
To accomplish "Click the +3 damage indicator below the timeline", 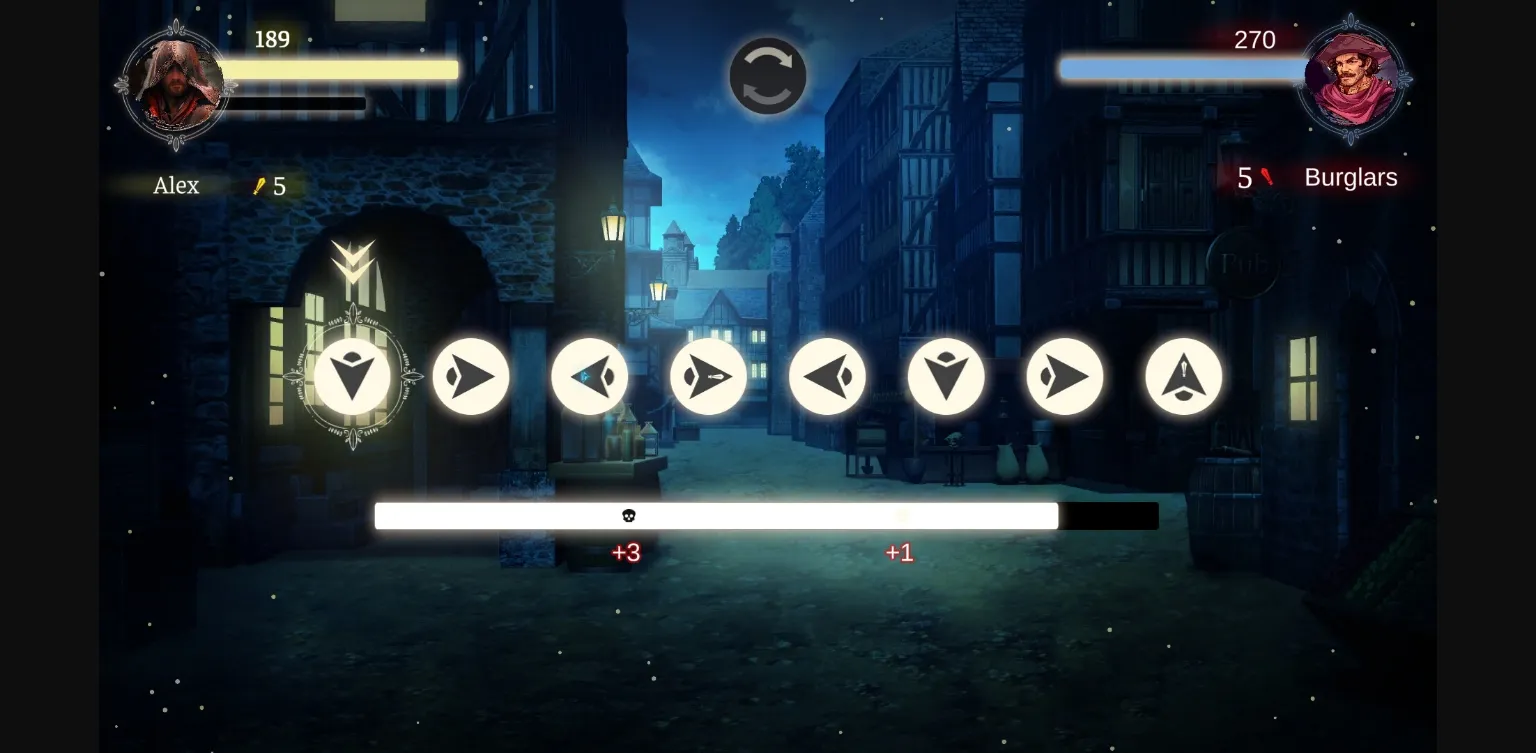I will pyautogui.click(x=628, y=552).
